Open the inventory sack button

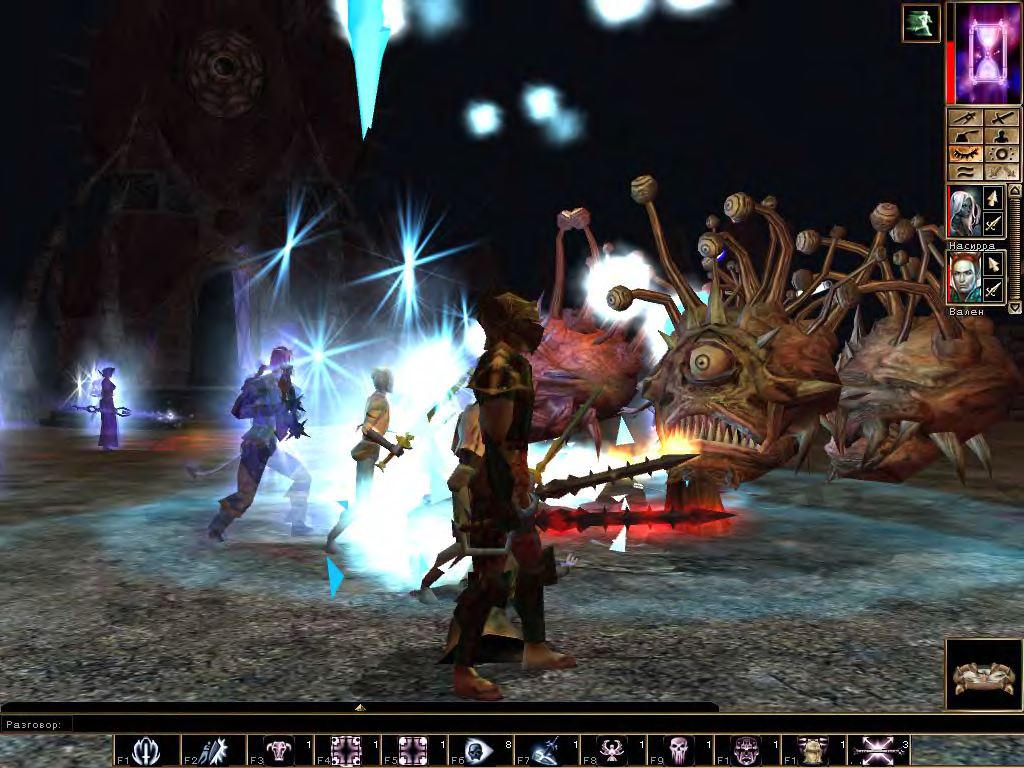pyautogui.click(x=966, y=136)
